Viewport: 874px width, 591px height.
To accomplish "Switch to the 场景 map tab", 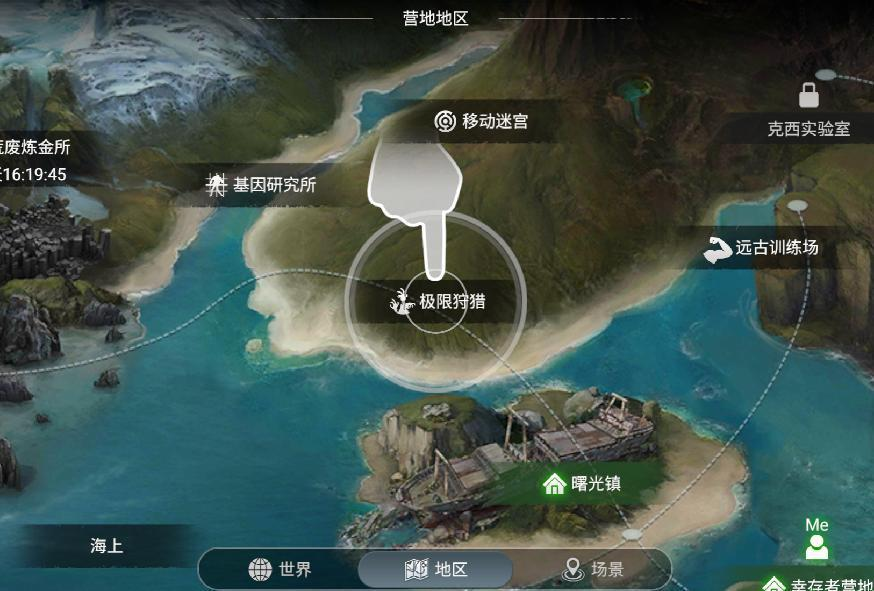I will pyautogui.click(x=594, y=570).
